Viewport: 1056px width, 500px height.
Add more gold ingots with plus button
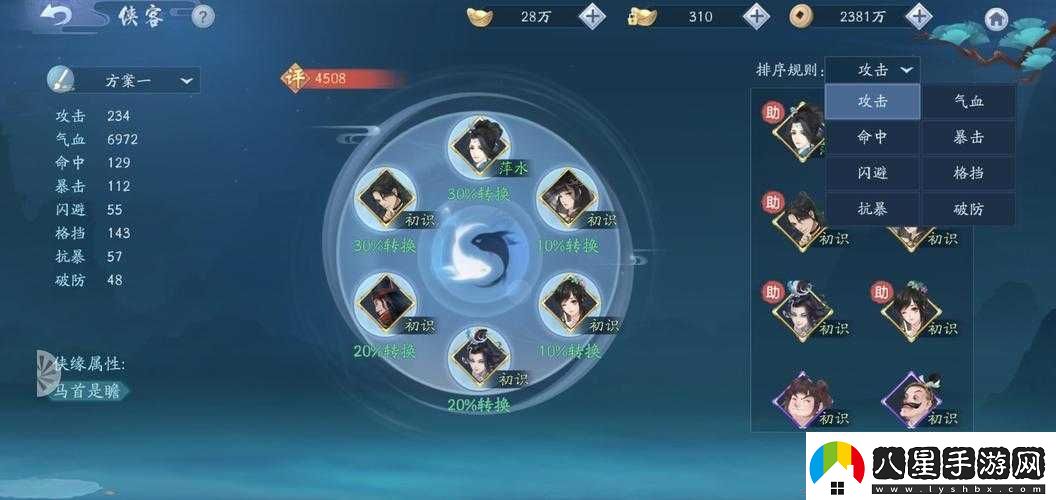pyautogui.click(x=593, y=16)
